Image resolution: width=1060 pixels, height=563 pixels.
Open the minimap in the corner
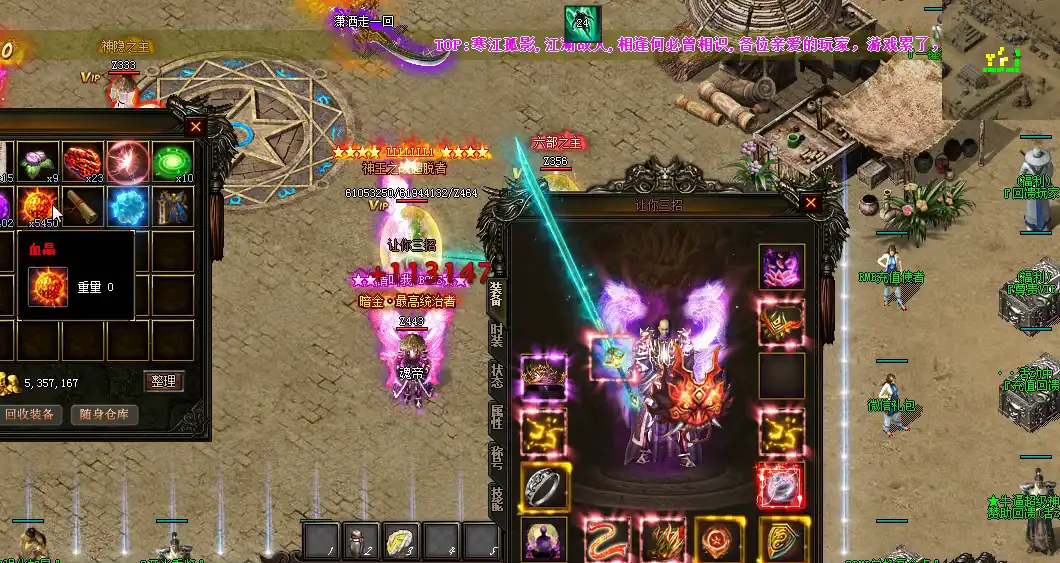[1001, 60]
